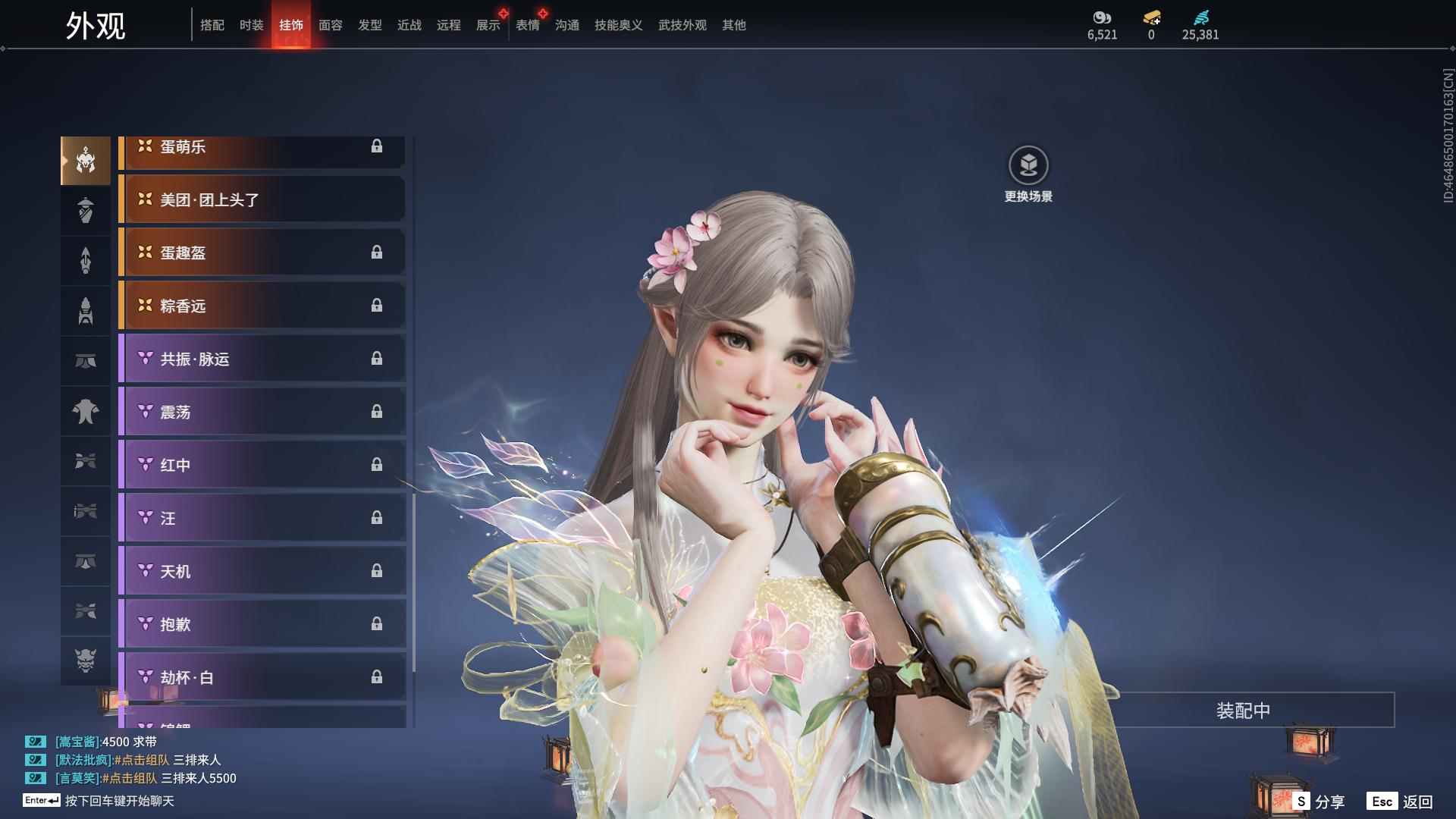
Task: Select the 面容 tab
Action: [330, 25]
